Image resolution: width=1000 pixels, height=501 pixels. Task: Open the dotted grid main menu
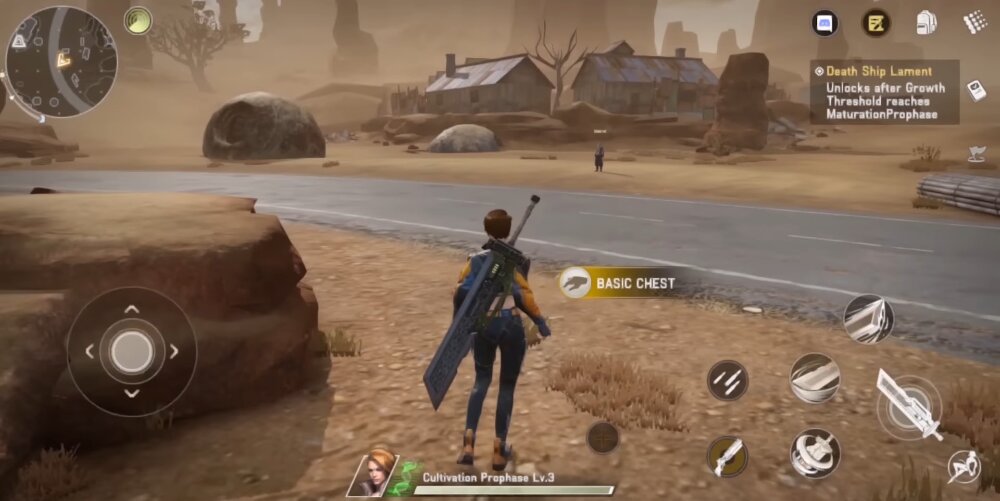(975, 22)
